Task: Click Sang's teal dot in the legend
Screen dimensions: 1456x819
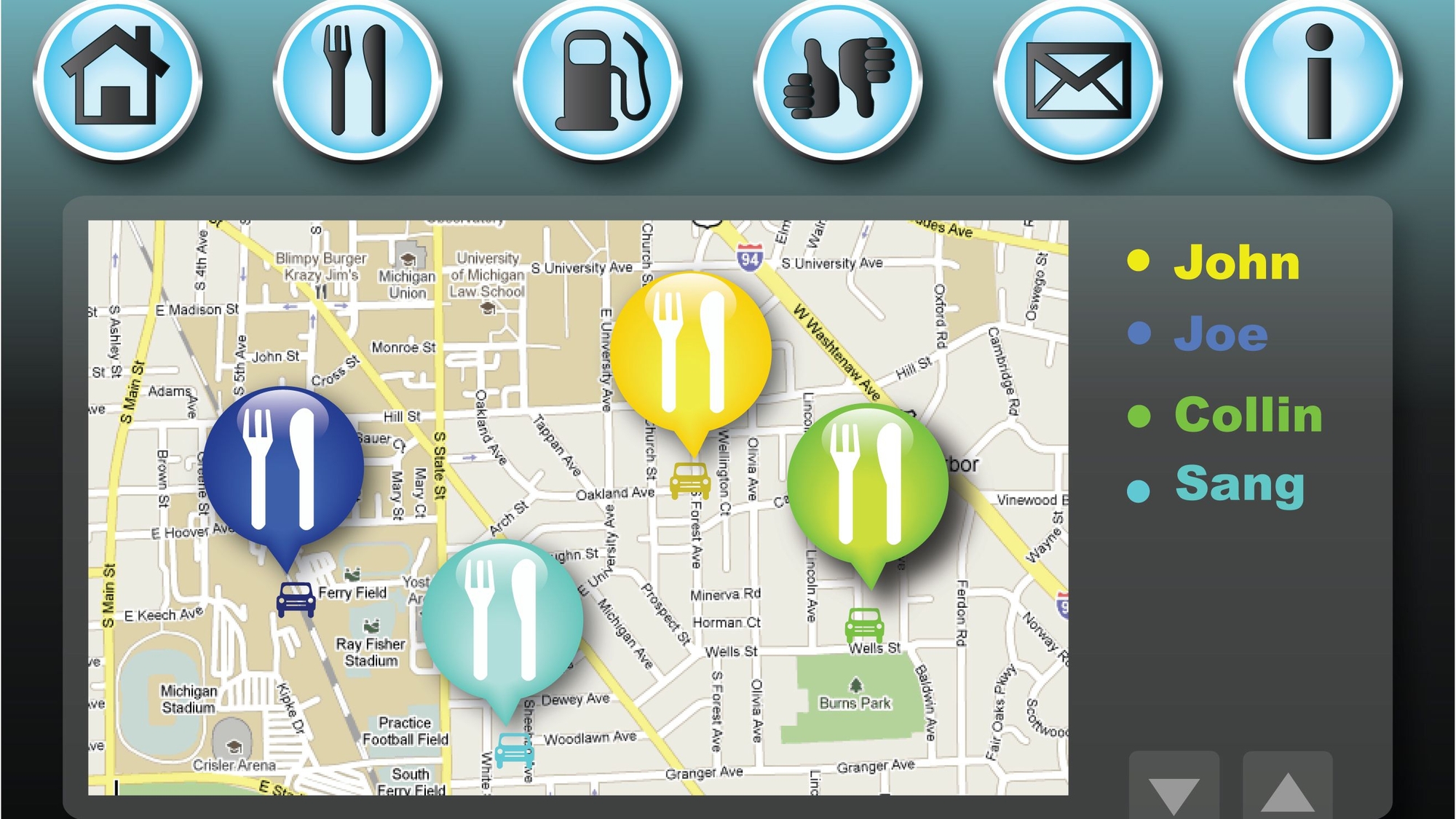Action: pos(1139,489)
